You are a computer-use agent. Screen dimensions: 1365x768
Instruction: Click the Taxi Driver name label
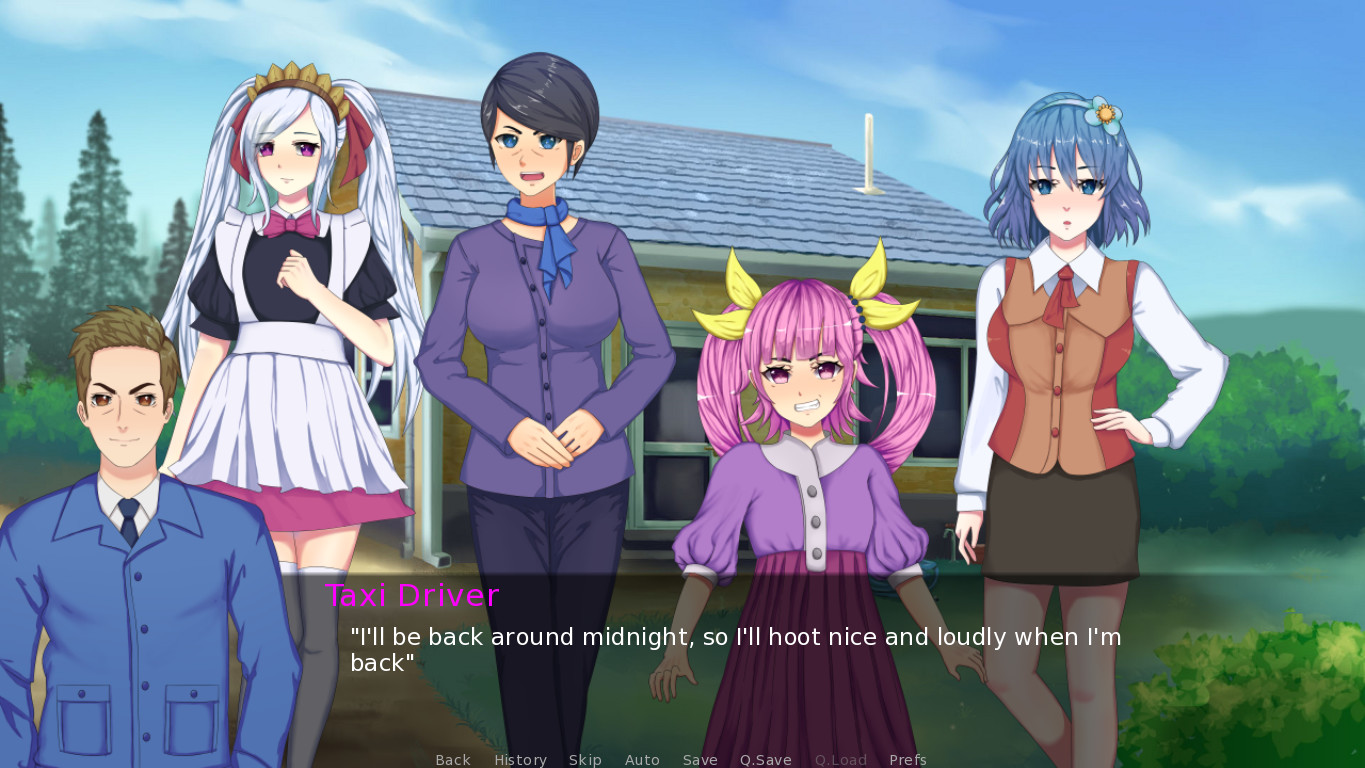413,596
